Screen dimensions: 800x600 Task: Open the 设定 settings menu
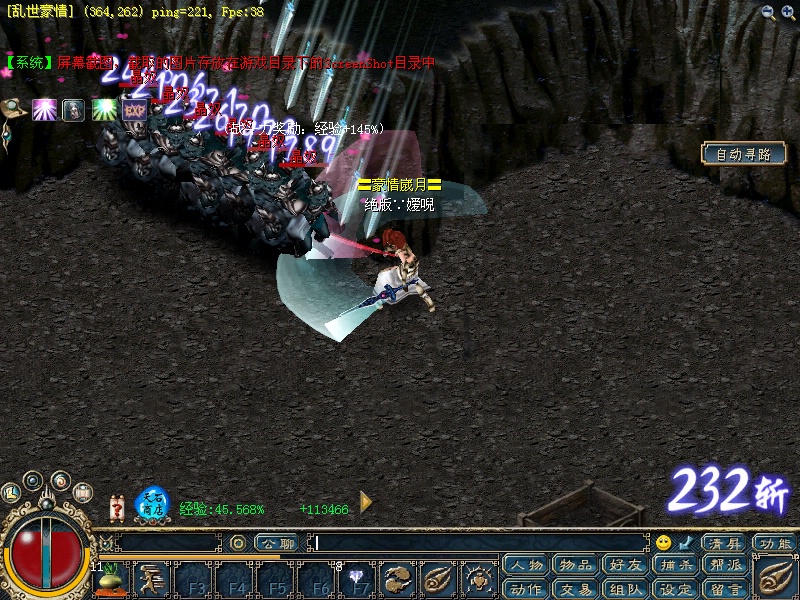point(676,588)
